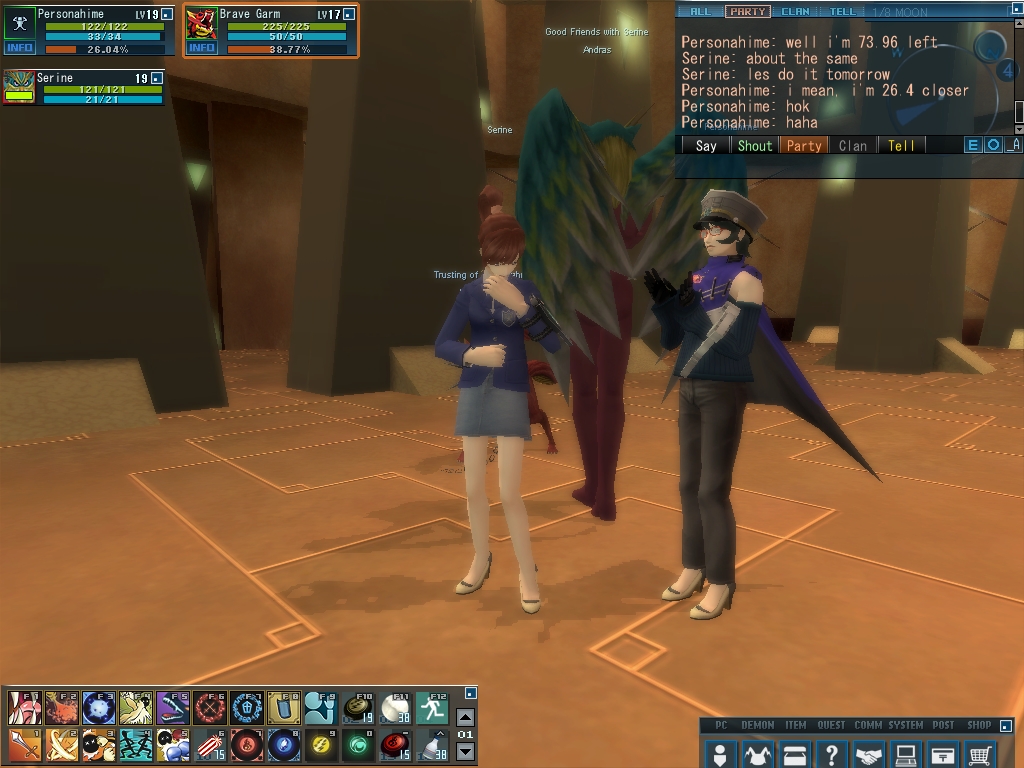Switch chat filter to the ALL tab

(701, 12)
